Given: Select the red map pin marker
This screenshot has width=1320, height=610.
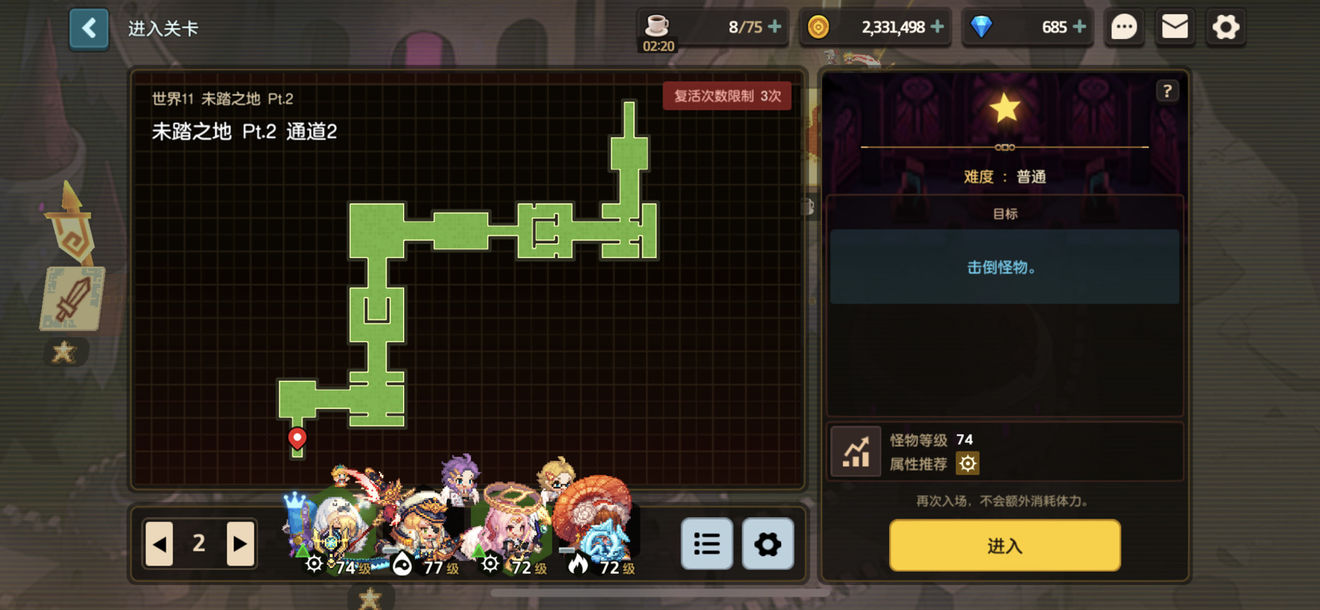Looking at the screenshot, I should [297, 437].
